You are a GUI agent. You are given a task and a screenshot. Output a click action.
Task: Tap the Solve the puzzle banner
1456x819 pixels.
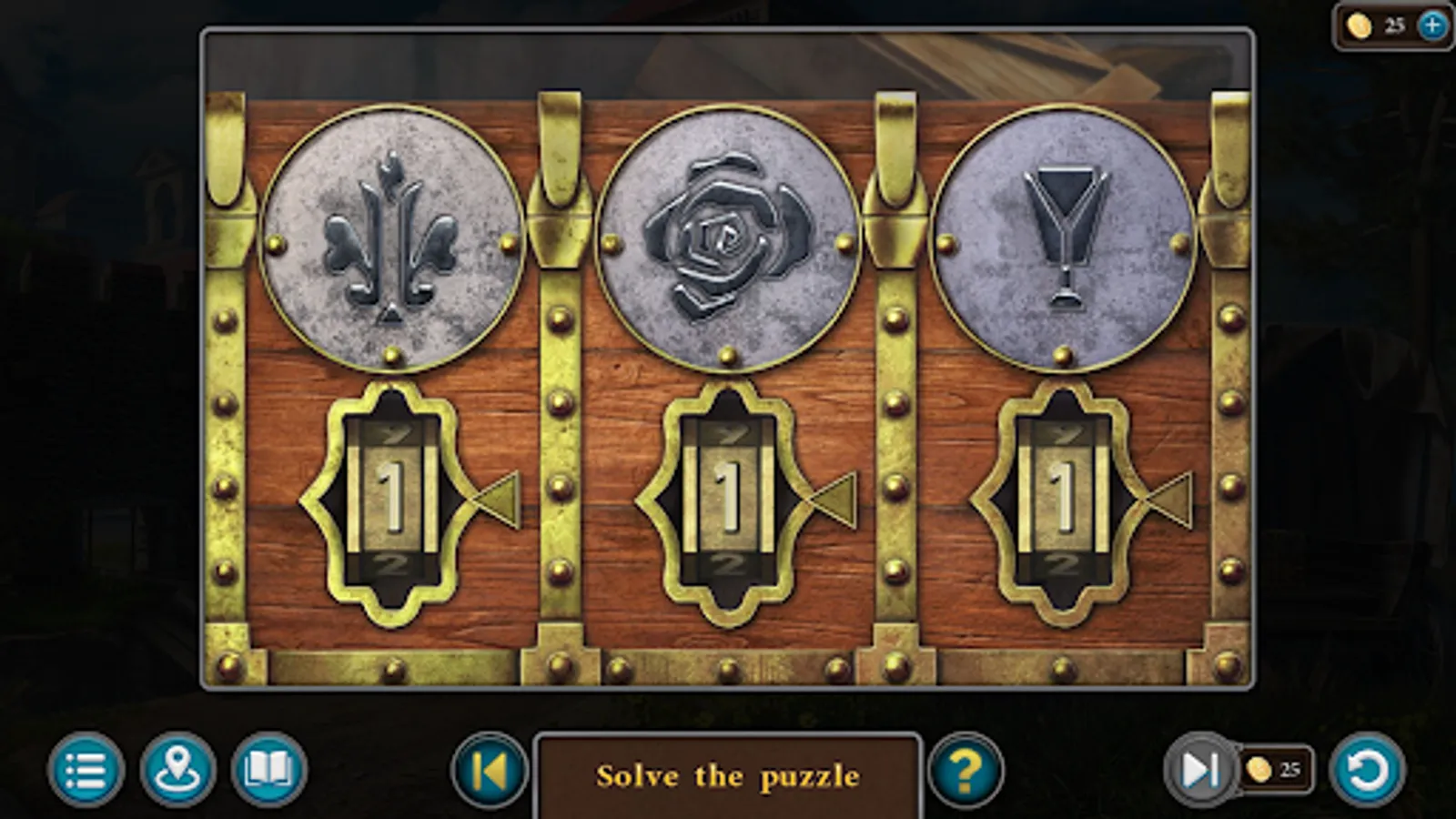(728, 776)
